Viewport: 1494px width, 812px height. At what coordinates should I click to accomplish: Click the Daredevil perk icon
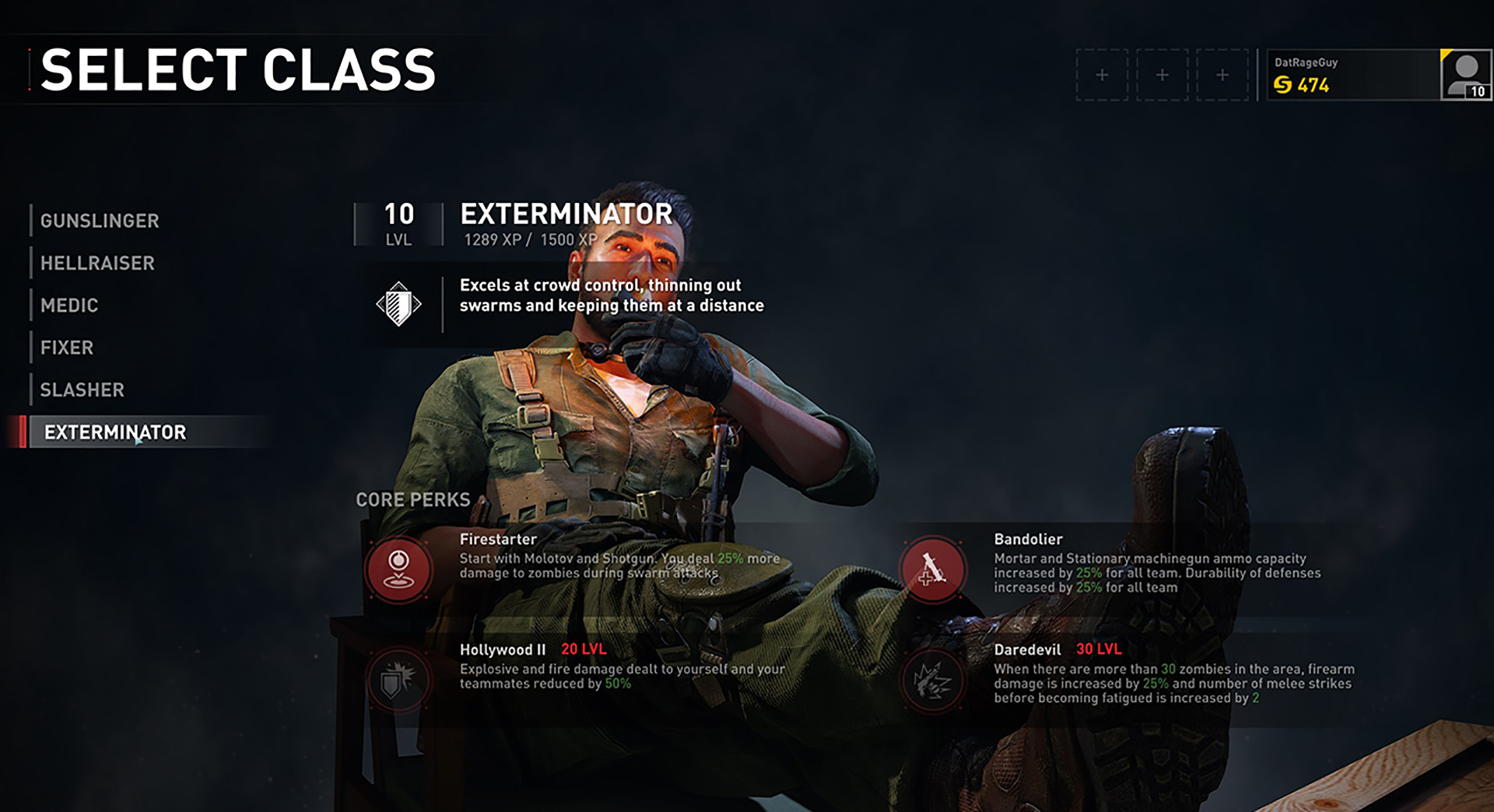(932, 680)
